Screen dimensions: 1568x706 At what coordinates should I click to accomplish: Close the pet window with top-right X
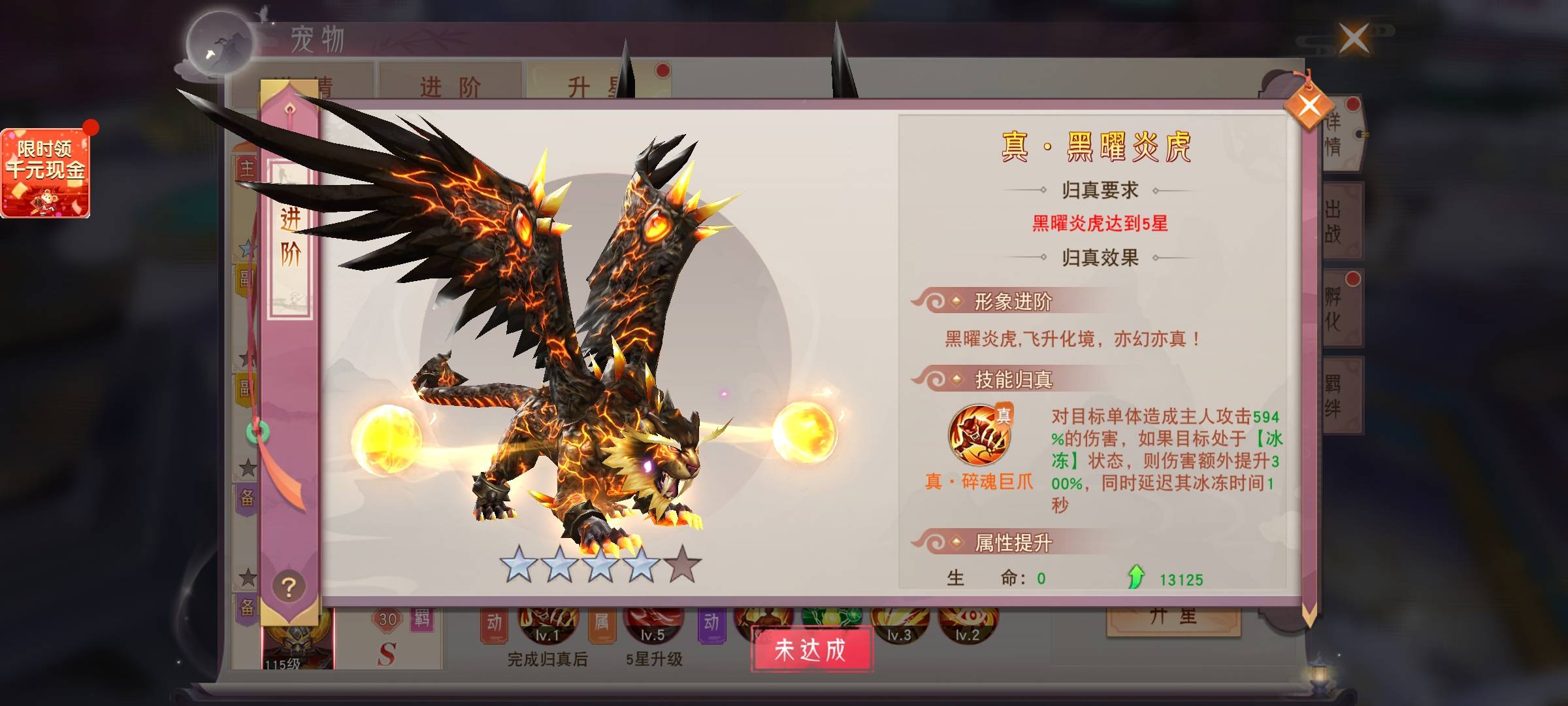(1354, 39)
